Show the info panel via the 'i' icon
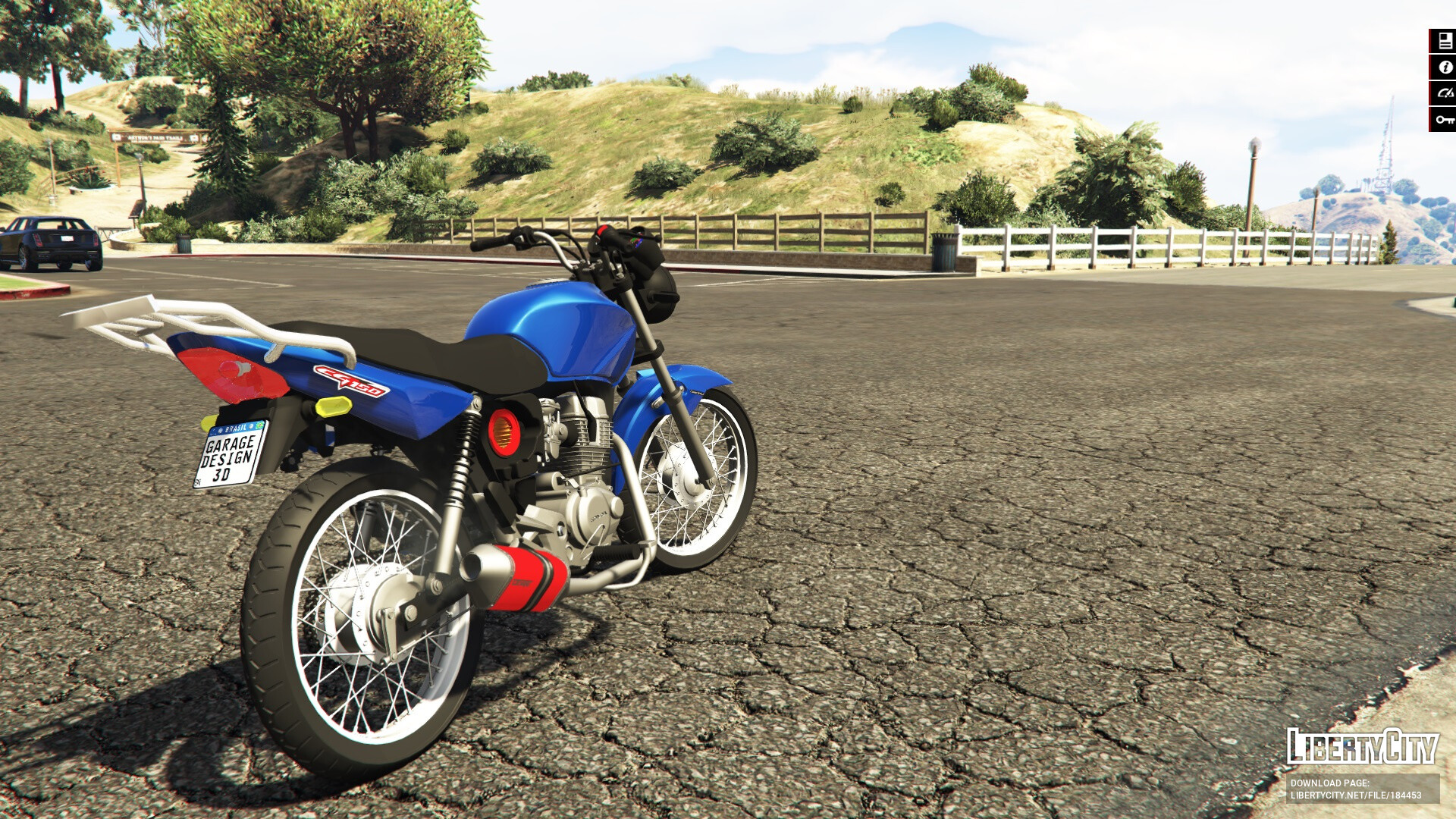1456x819 pixels. [1444, 67]
